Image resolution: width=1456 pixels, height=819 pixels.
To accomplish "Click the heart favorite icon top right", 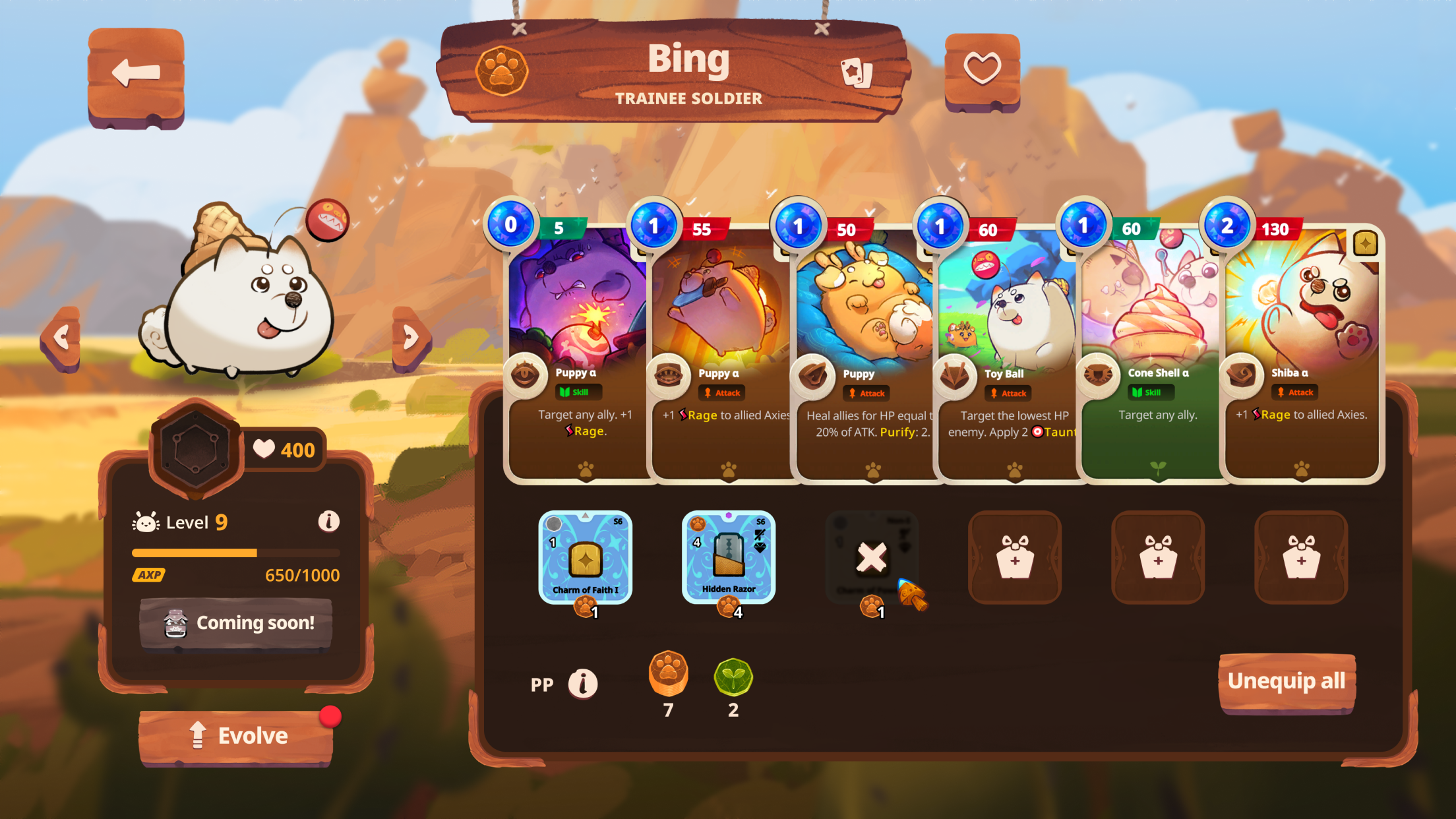I will [x=982, y=68].
